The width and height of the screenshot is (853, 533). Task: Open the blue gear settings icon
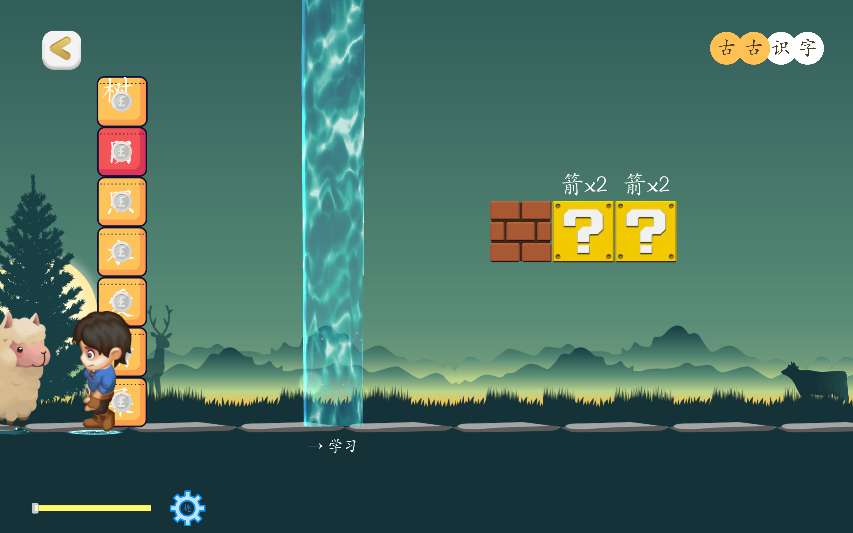click(x=187, y=508)
